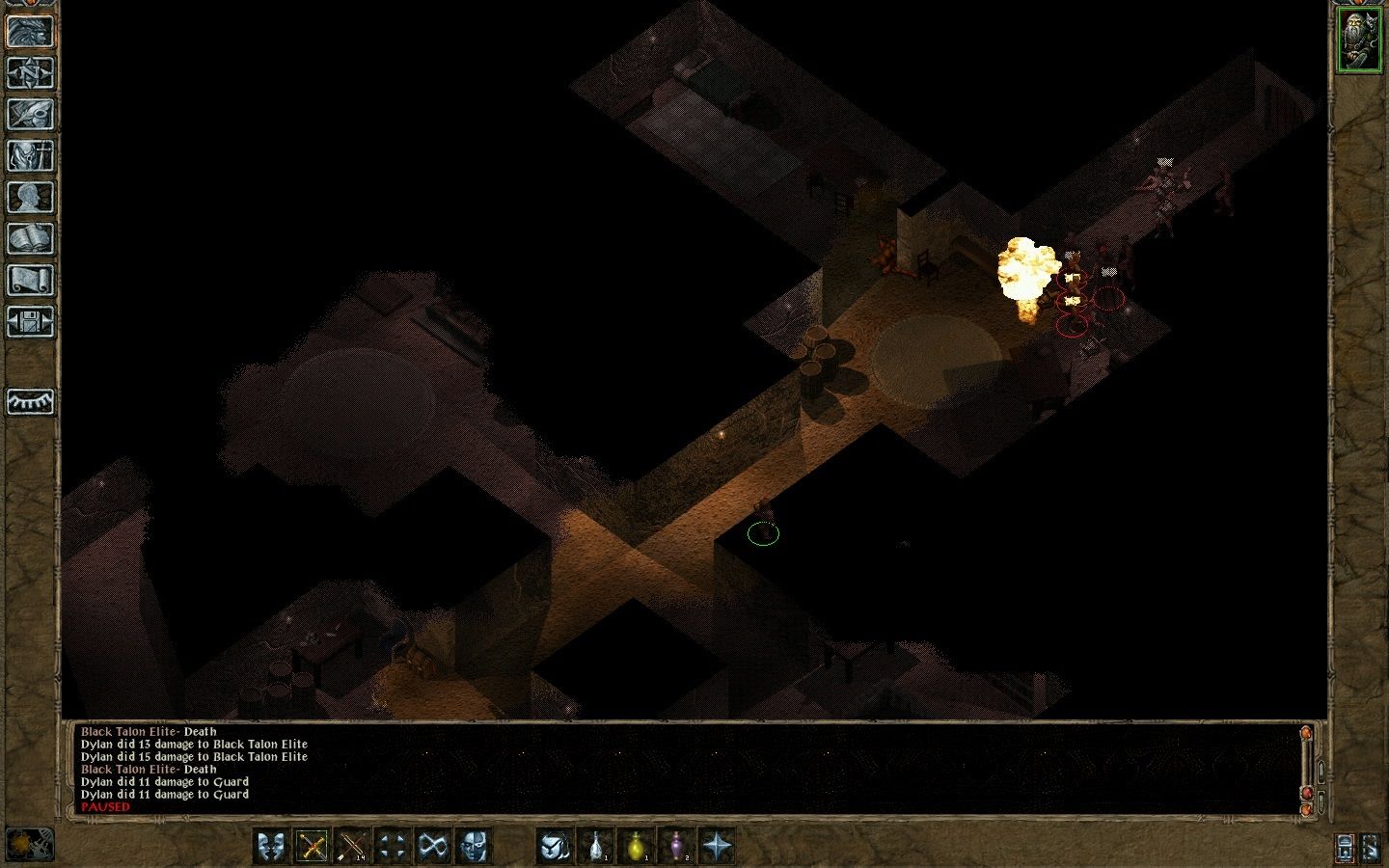Image resolution: width=1389 pixels, height=868 pixels.
Task: Open the journal via the quill icon
Action: [29, 113]
